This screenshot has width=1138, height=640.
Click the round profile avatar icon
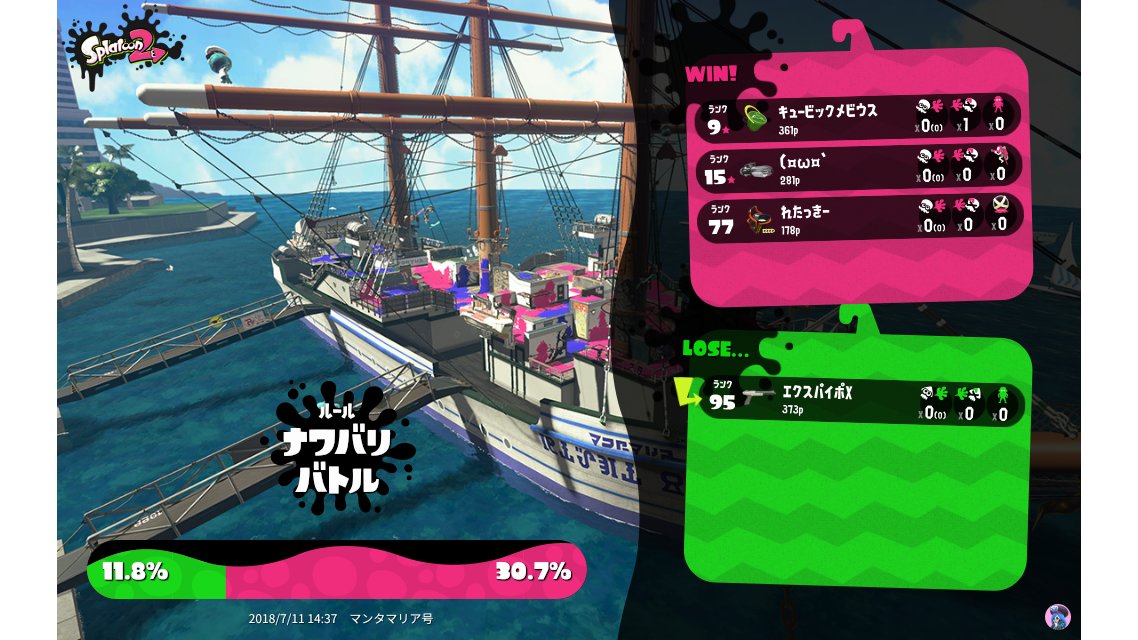pyautogui.click(x=1057, y=616)
